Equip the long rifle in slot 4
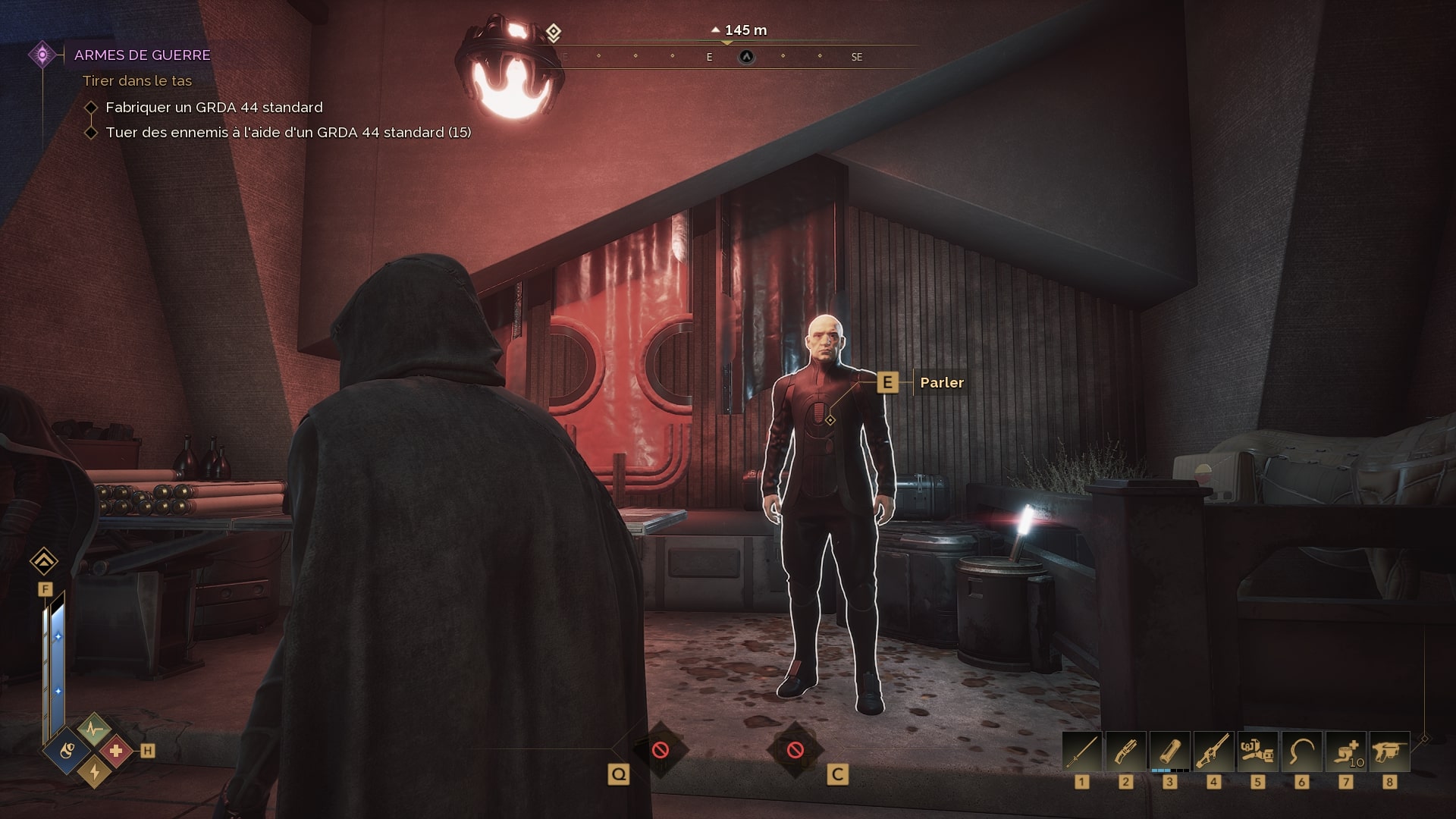The width and height of the screenshot is (1456, 819). pyautogui.click(x=1213, y=752)
